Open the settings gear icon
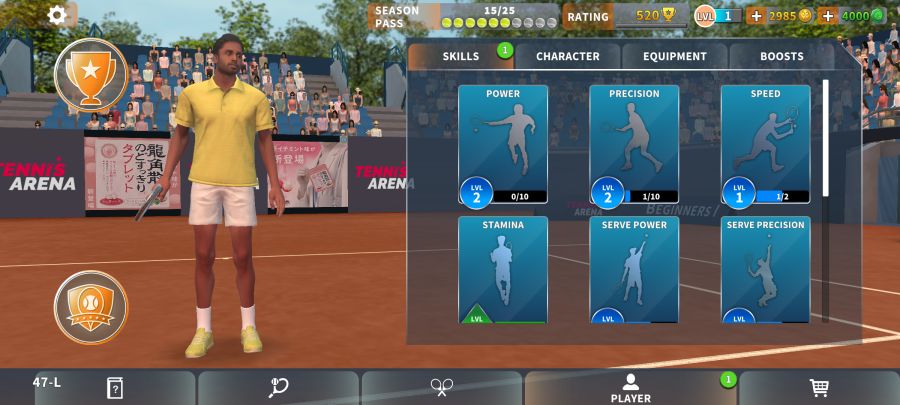 [58, 15]
